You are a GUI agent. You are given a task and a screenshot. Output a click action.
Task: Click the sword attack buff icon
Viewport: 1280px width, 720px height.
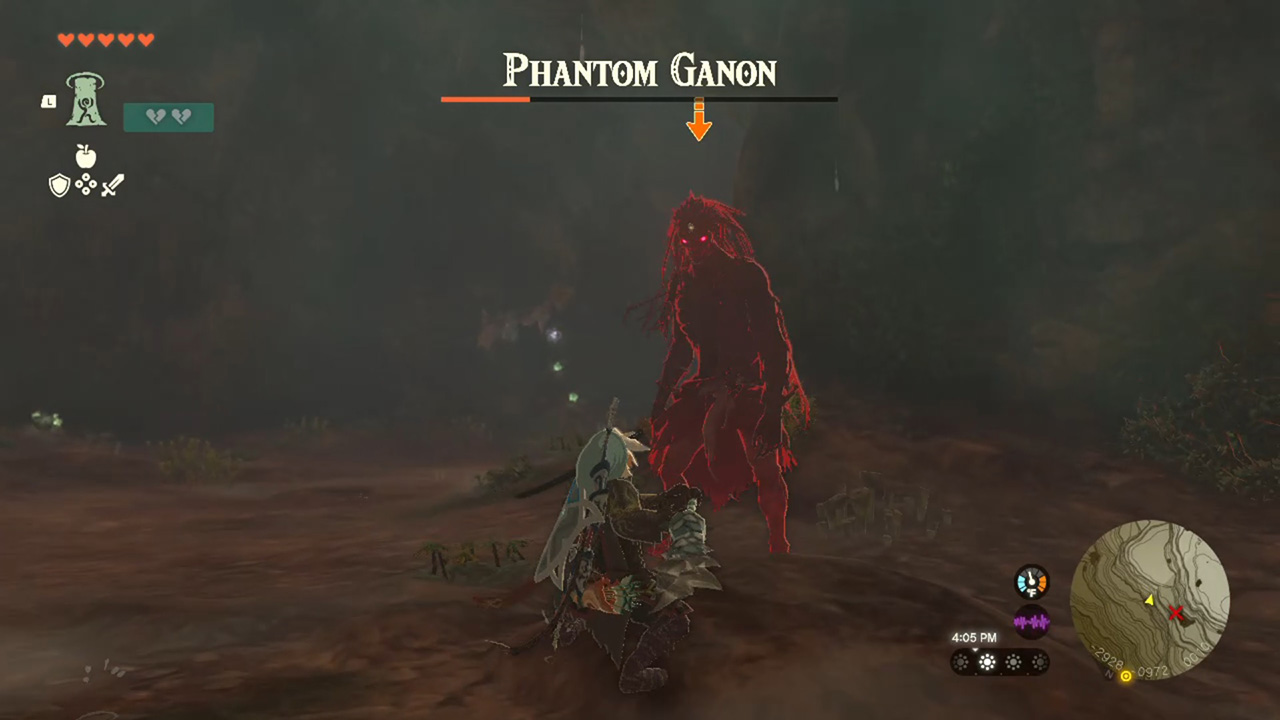pos(113,185)
